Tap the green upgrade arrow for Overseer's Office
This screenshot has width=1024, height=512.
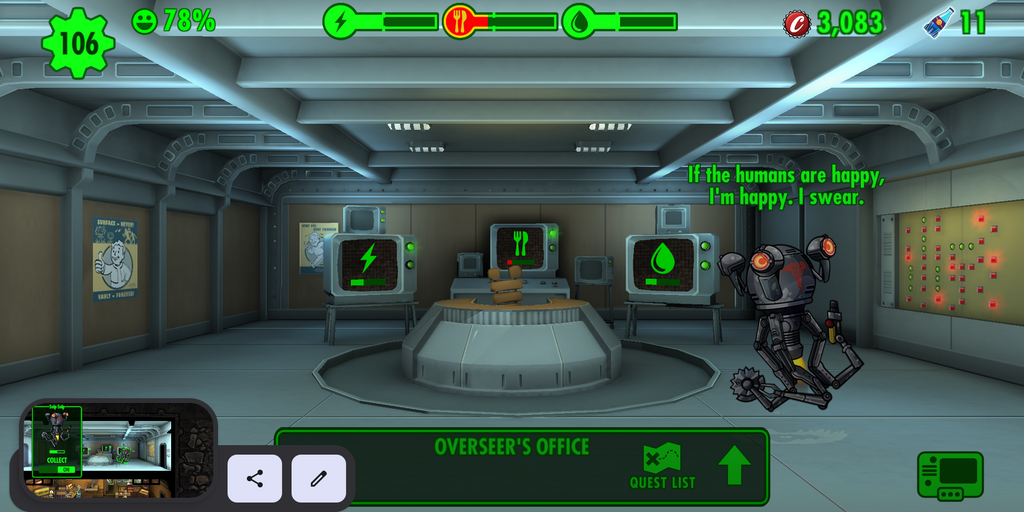coord(734,466)
